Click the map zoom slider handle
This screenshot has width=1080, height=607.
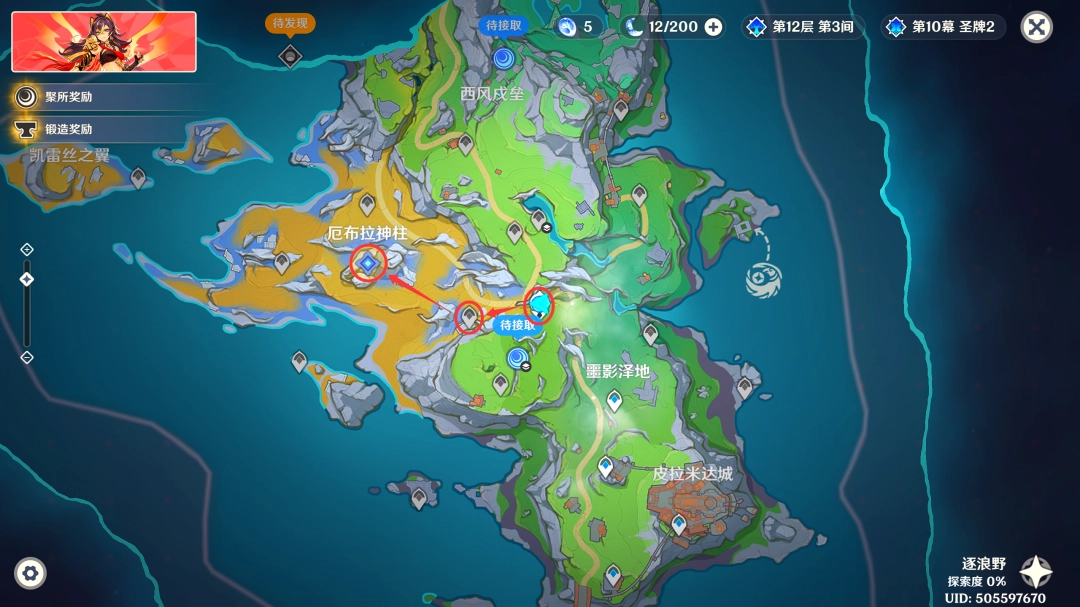click(27, 279)
